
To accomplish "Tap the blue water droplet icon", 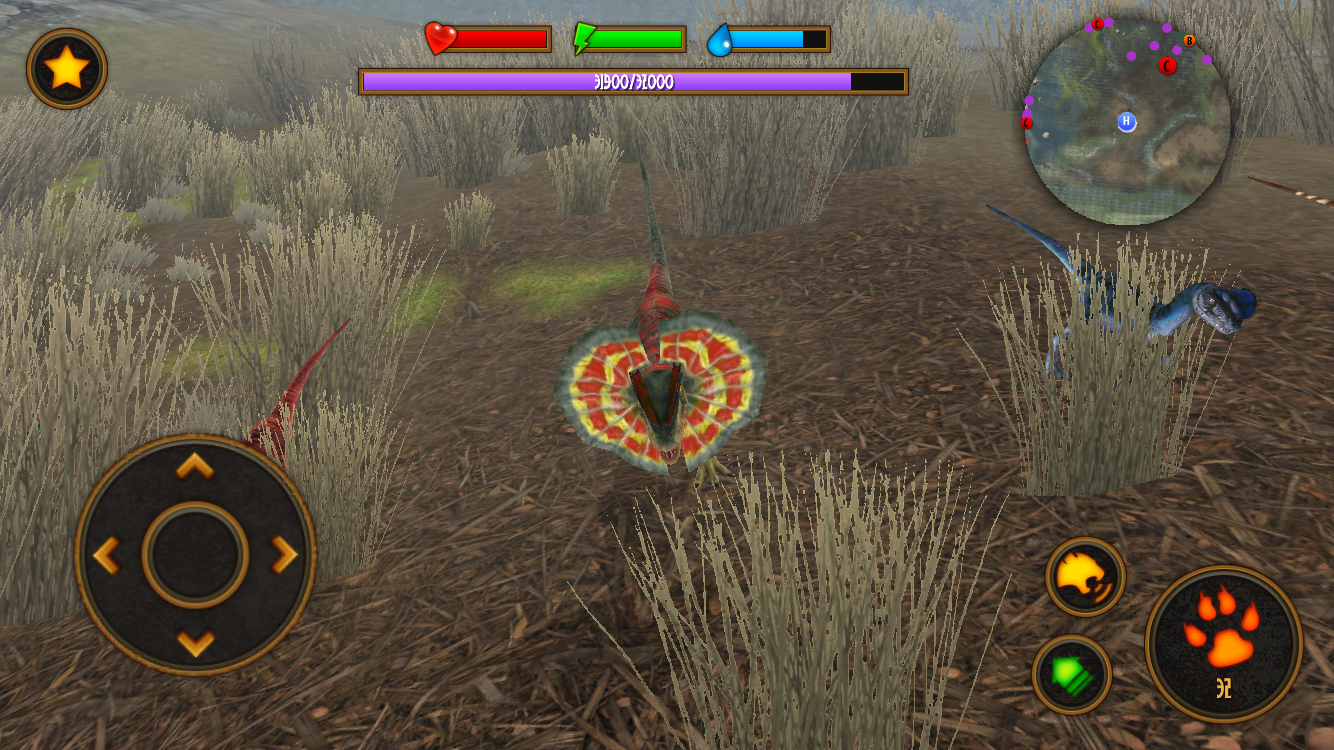I will coord(719,38).
